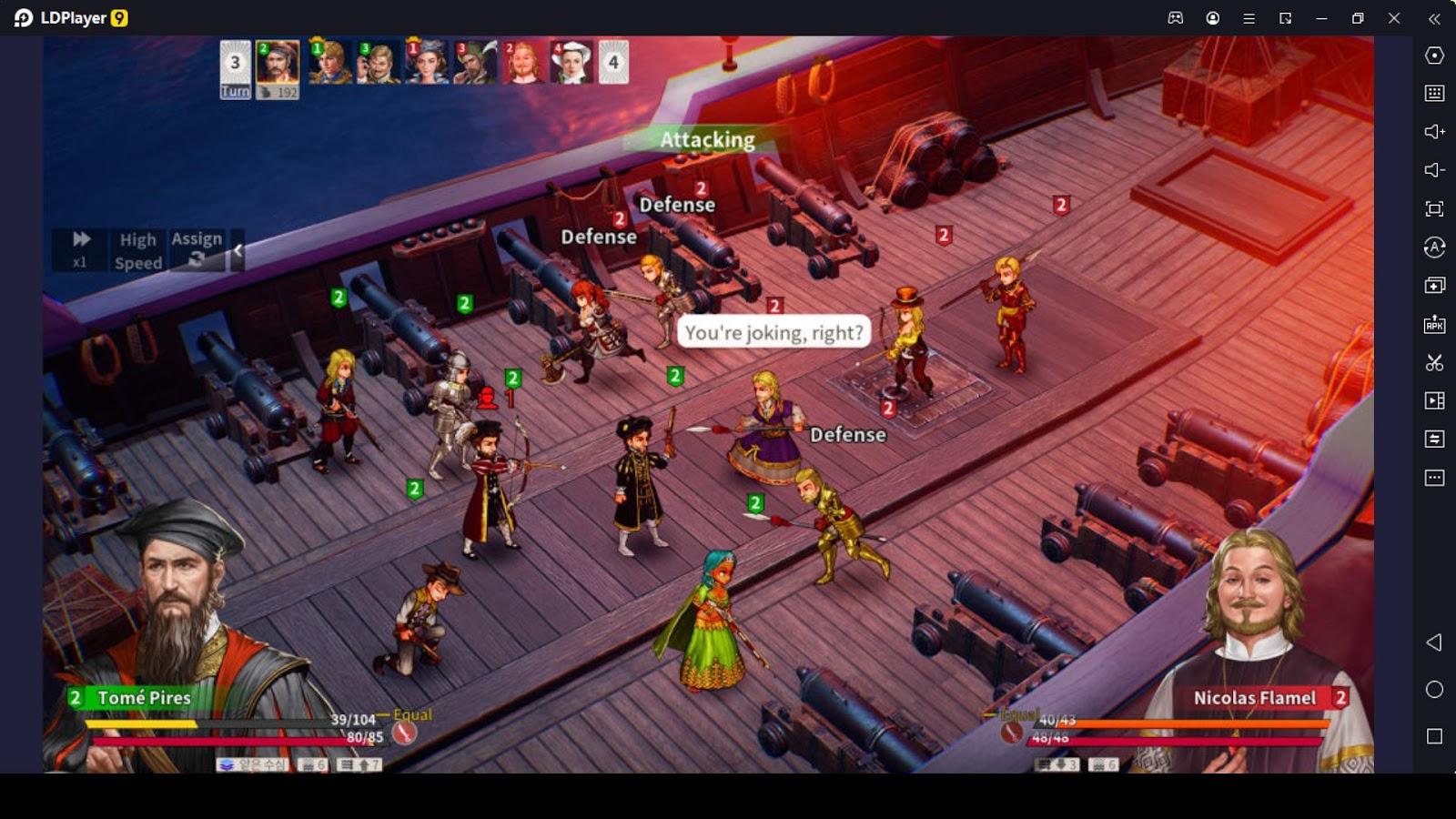Enable the High Speed option

point(138,250)
